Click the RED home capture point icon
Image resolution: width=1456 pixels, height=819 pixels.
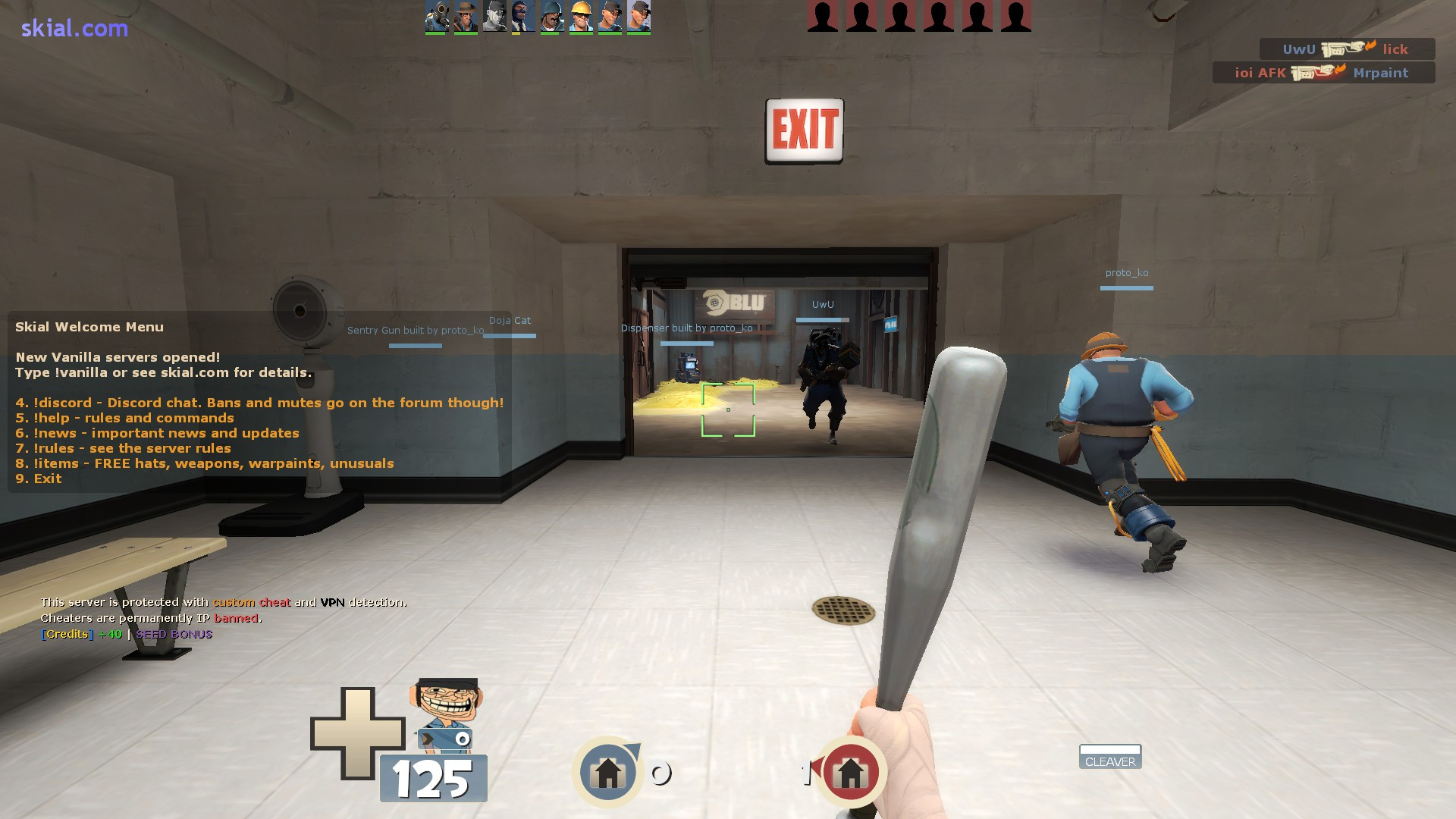tap(851, 770)
